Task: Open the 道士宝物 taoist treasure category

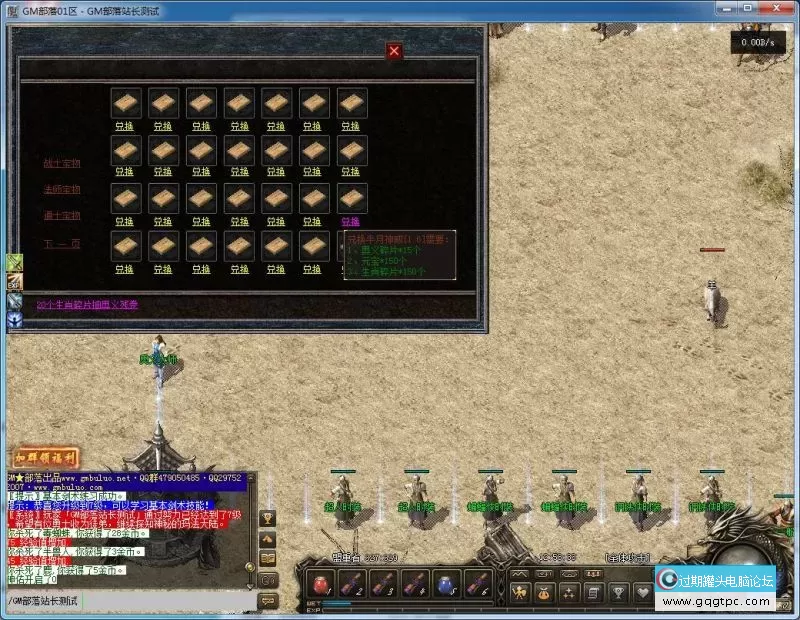Action: (62, 216)
